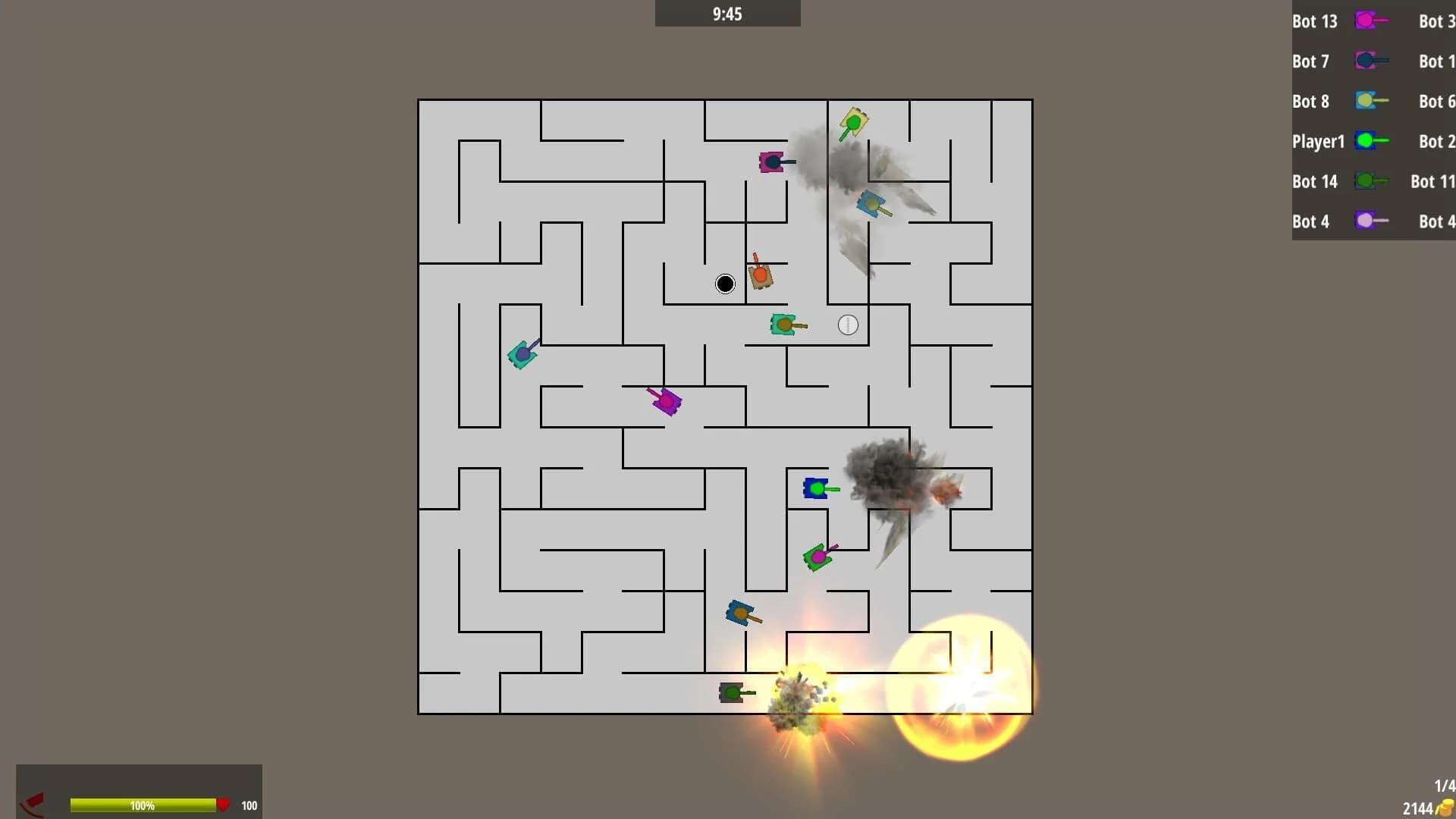This screenshot has width=1456, height=819.
Task: Click the heart icon next to the health value
Action: 224,805
